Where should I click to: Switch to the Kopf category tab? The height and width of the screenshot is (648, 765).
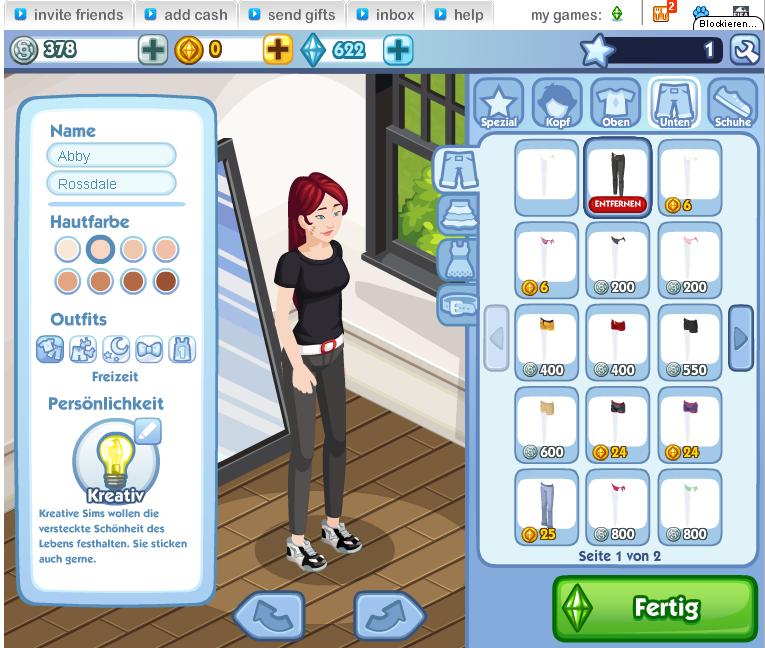[x=555, y=103]
